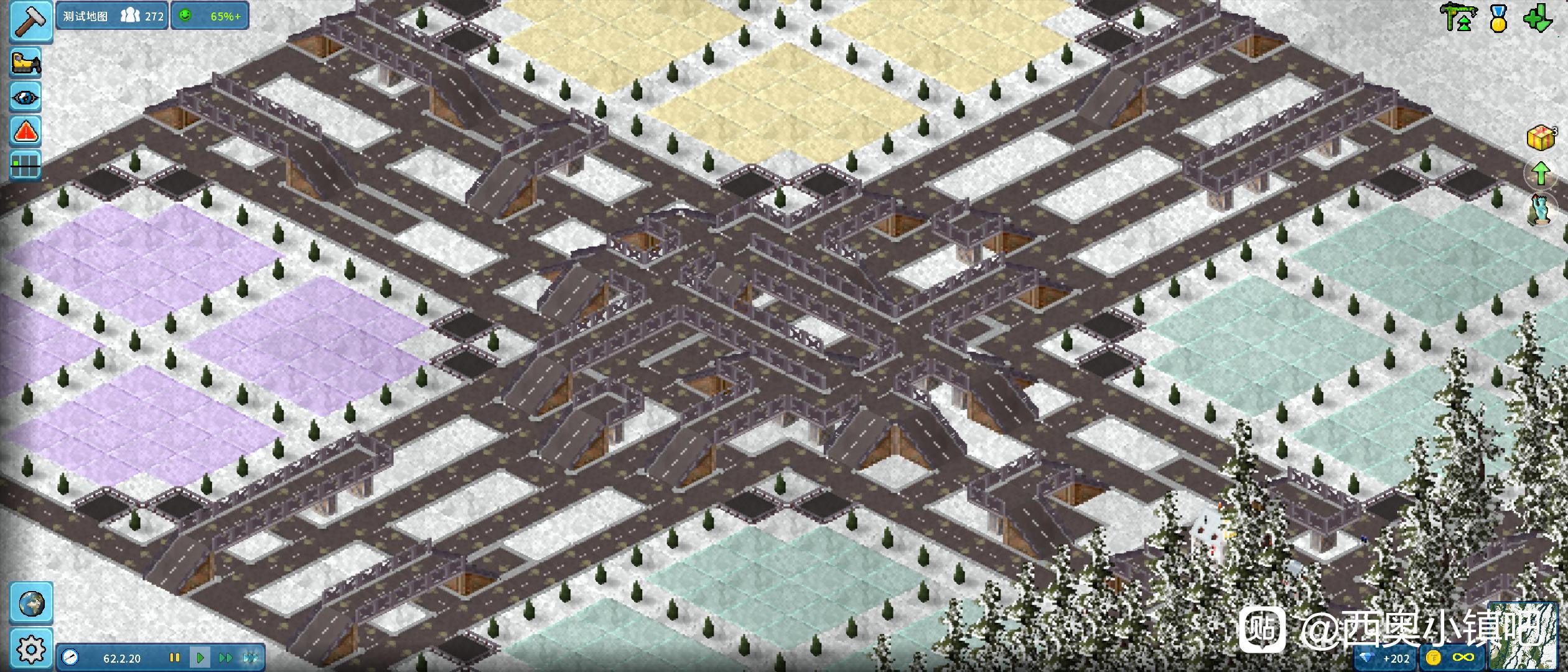Switch to double-arrow fast forward speed
Screen dimensions: 1568x672
click(225, 658)
